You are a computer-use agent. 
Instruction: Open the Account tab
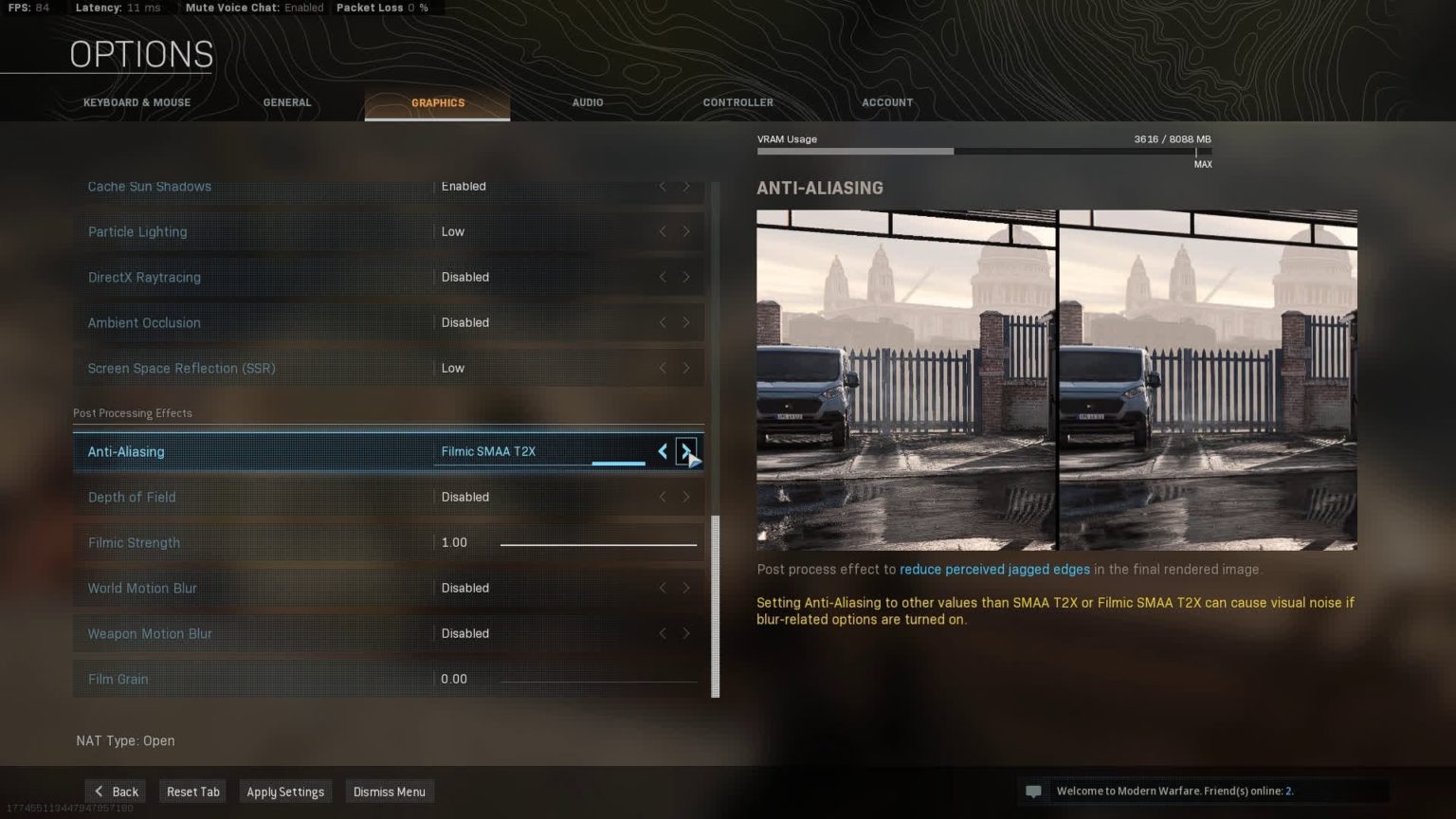887,102
